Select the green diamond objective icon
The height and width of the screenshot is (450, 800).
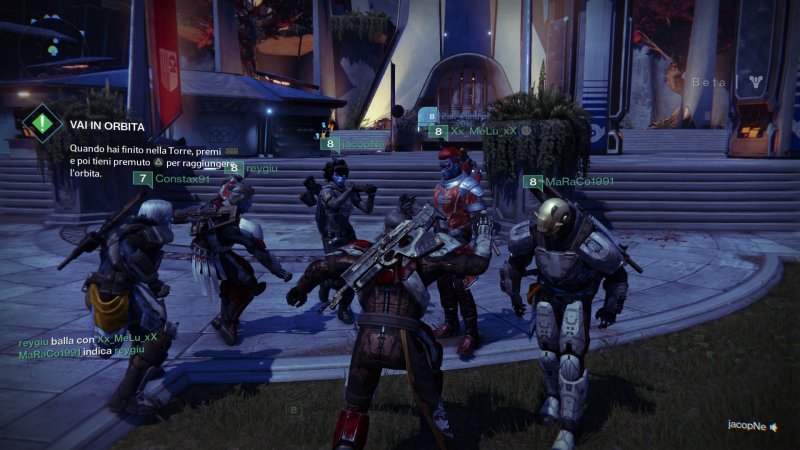(42, 123)
